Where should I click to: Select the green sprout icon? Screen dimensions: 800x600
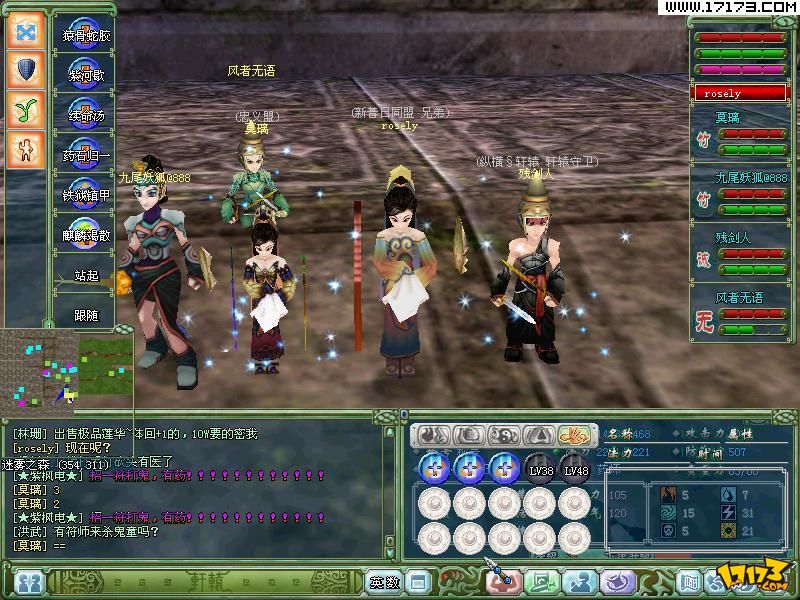click(x=25, y=109)
